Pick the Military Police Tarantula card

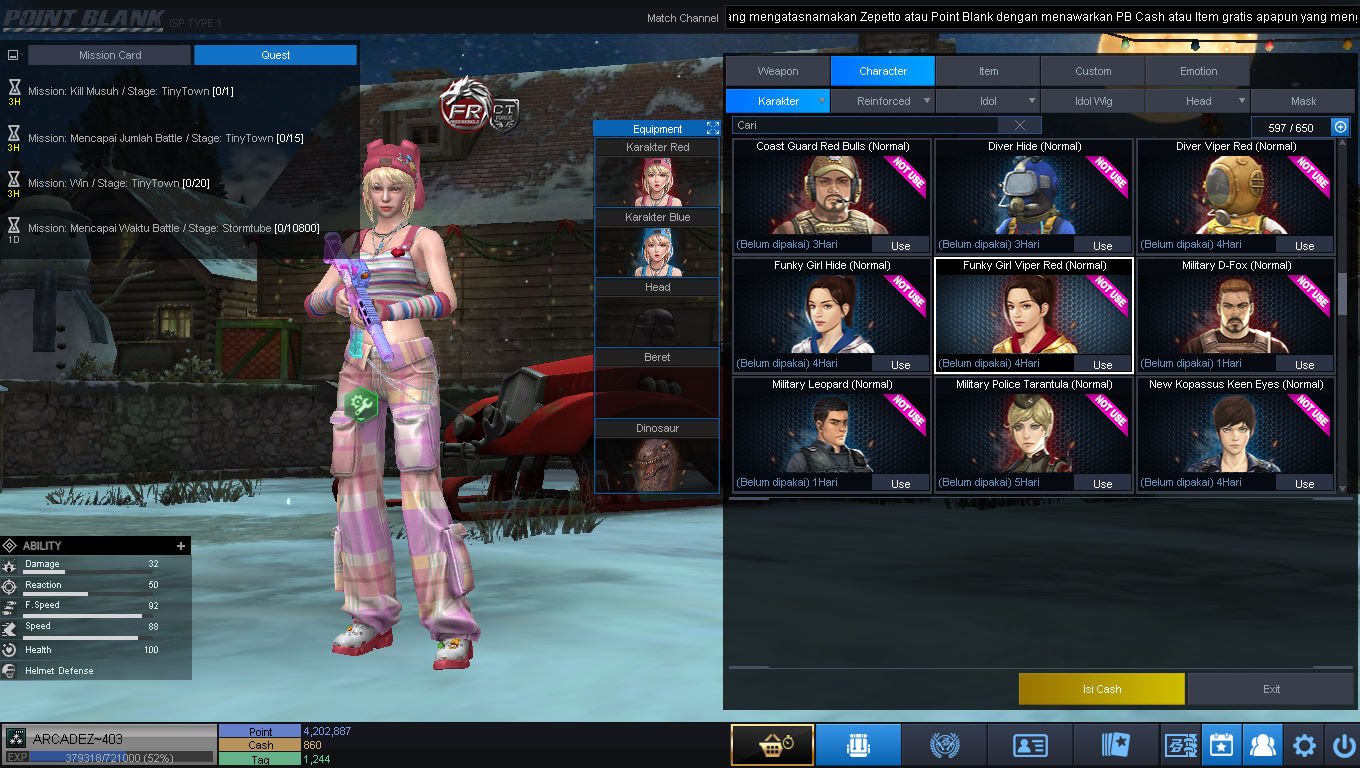(x=1033, y=433)
